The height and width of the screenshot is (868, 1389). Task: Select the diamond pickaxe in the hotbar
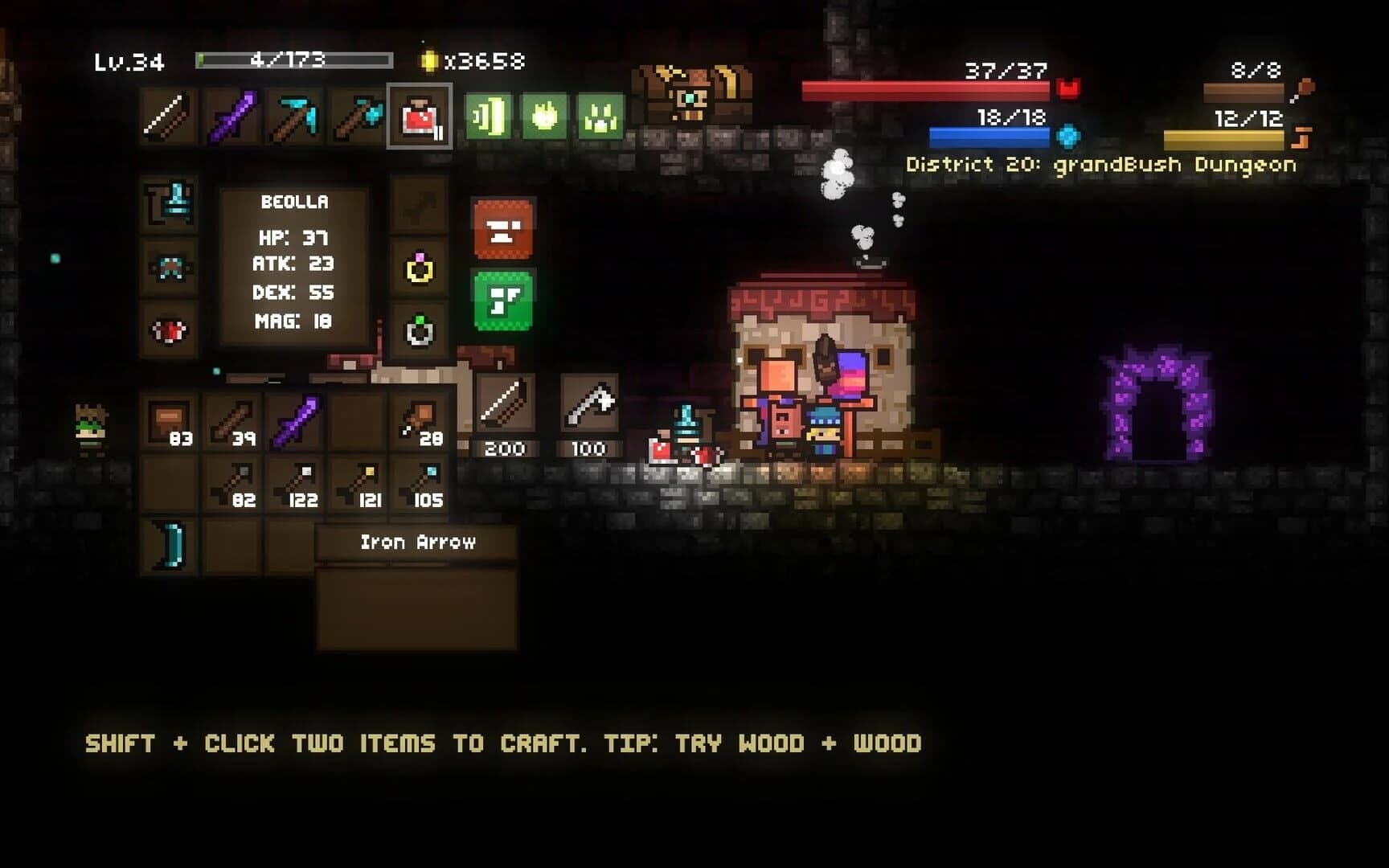pos(296,117)
